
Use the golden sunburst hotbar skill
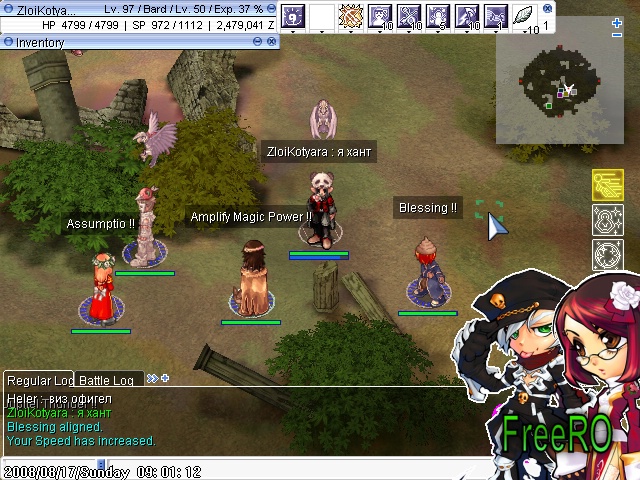pyautogui.click(x=351, y=15)
